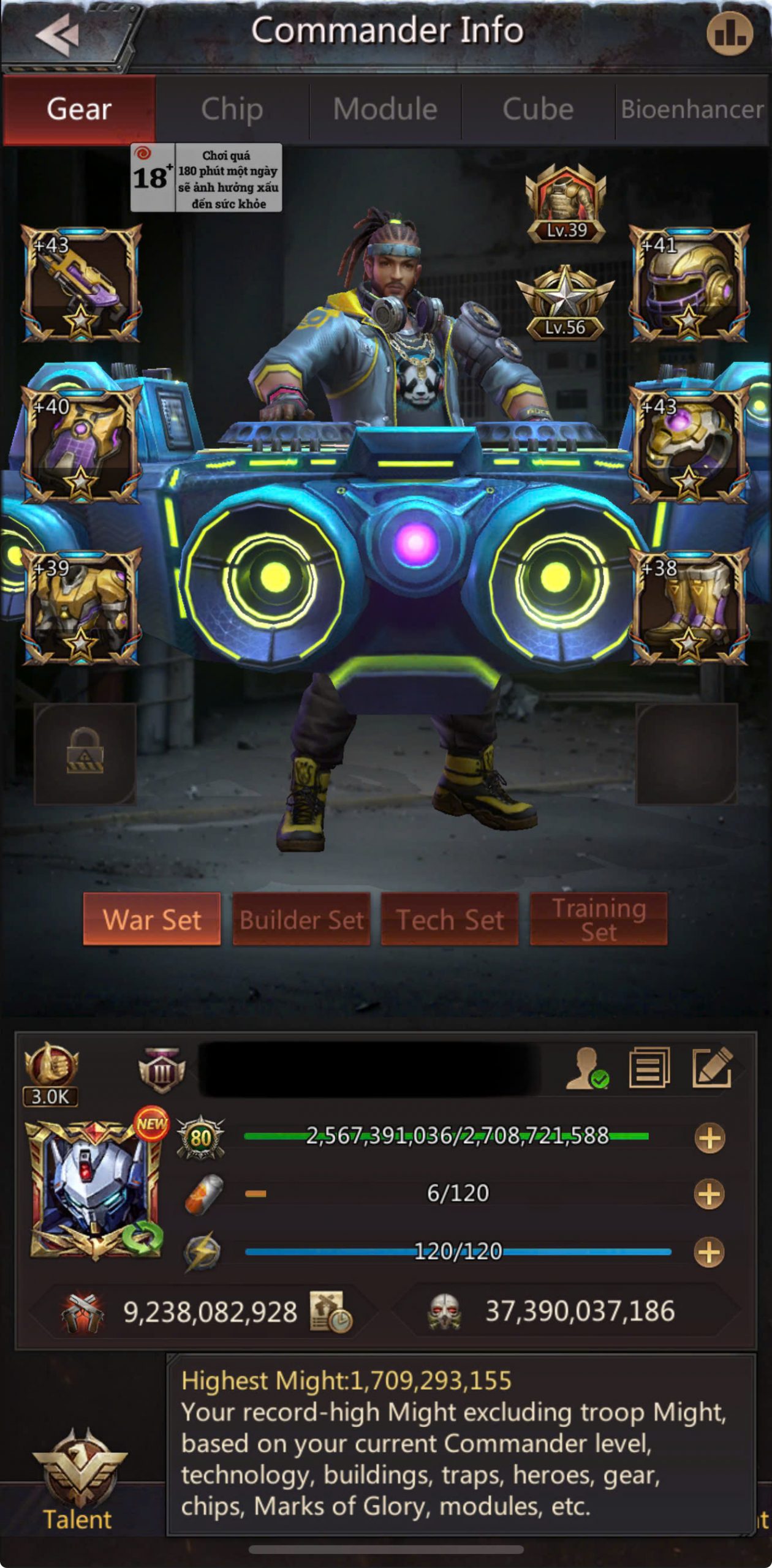772x1568 pixels.
Task: Refill the energy bar with plus
Action: 710,1252
